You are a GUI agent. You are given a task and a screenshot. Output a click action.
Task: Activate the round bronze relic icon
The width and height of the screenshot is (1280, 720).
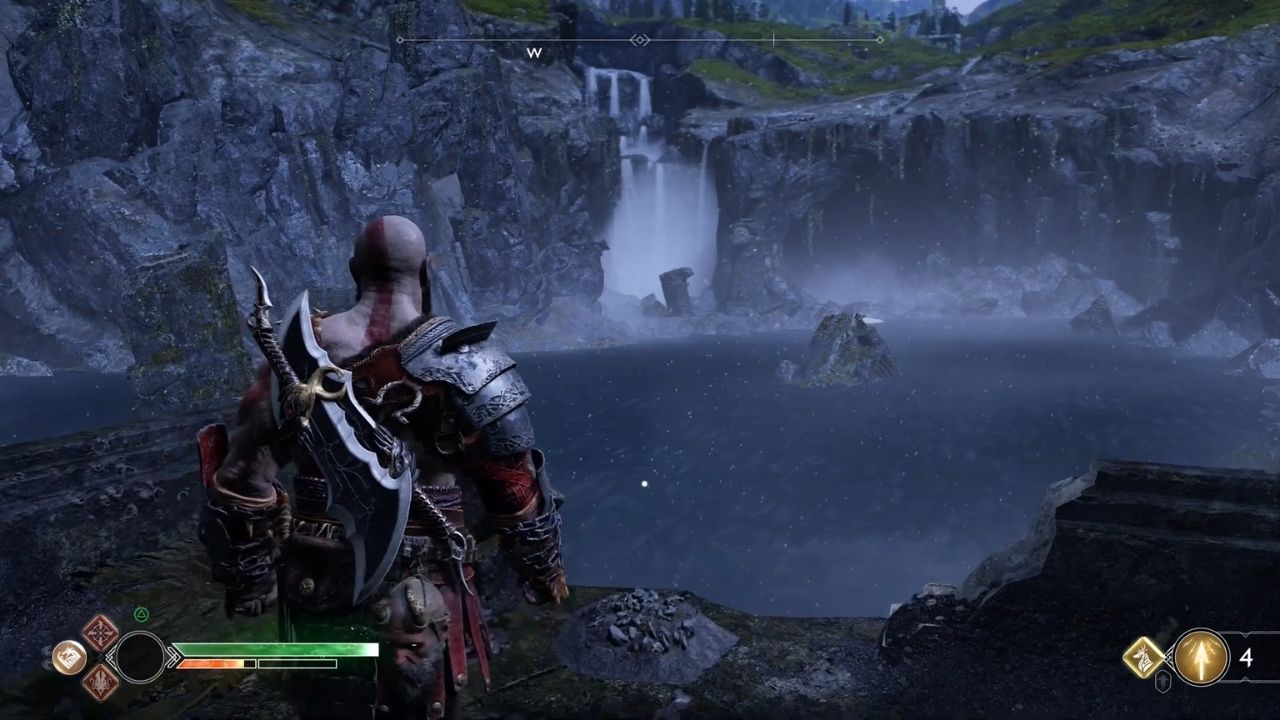[x=68, y=657]
